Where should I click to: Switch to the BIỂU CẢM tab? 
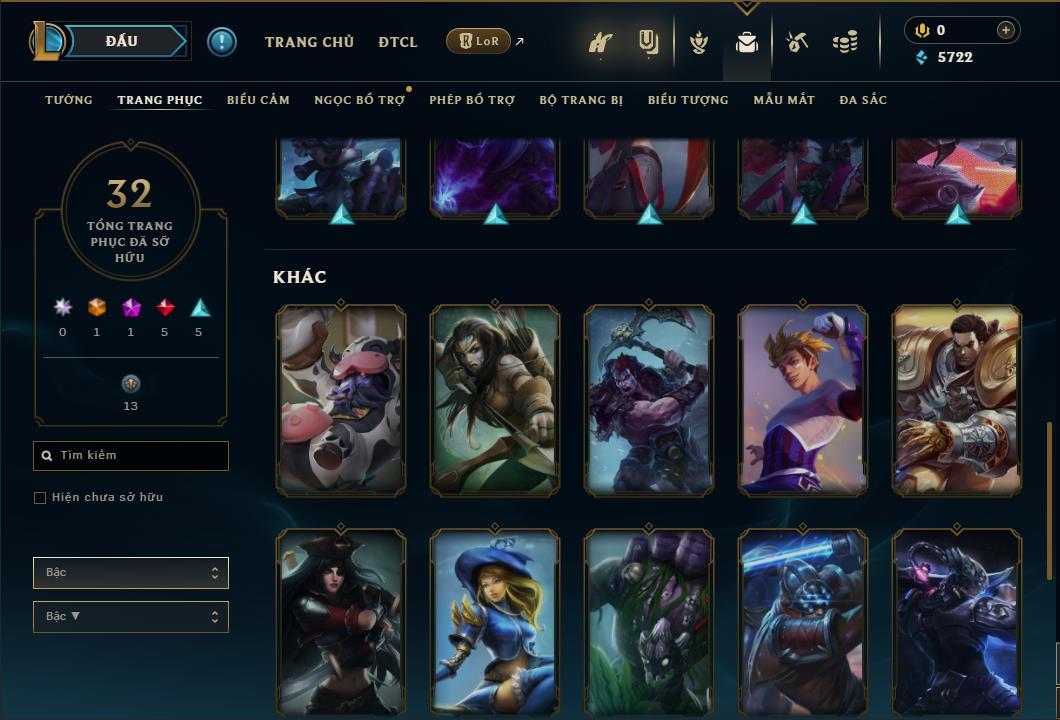coord(258,100)
